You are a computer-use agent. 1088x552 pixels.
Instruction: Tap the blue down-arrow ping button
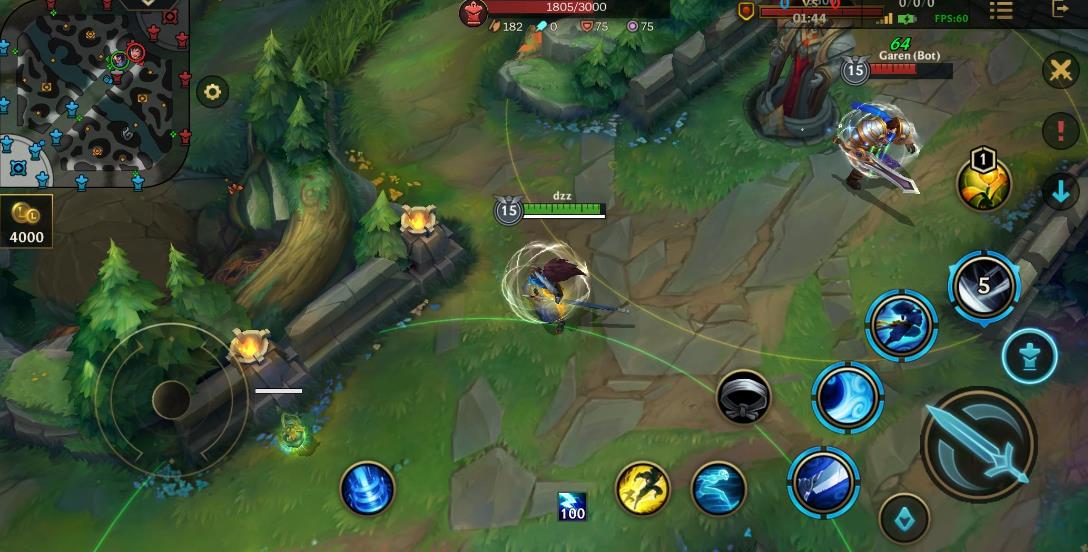(x=1060, y=191)
